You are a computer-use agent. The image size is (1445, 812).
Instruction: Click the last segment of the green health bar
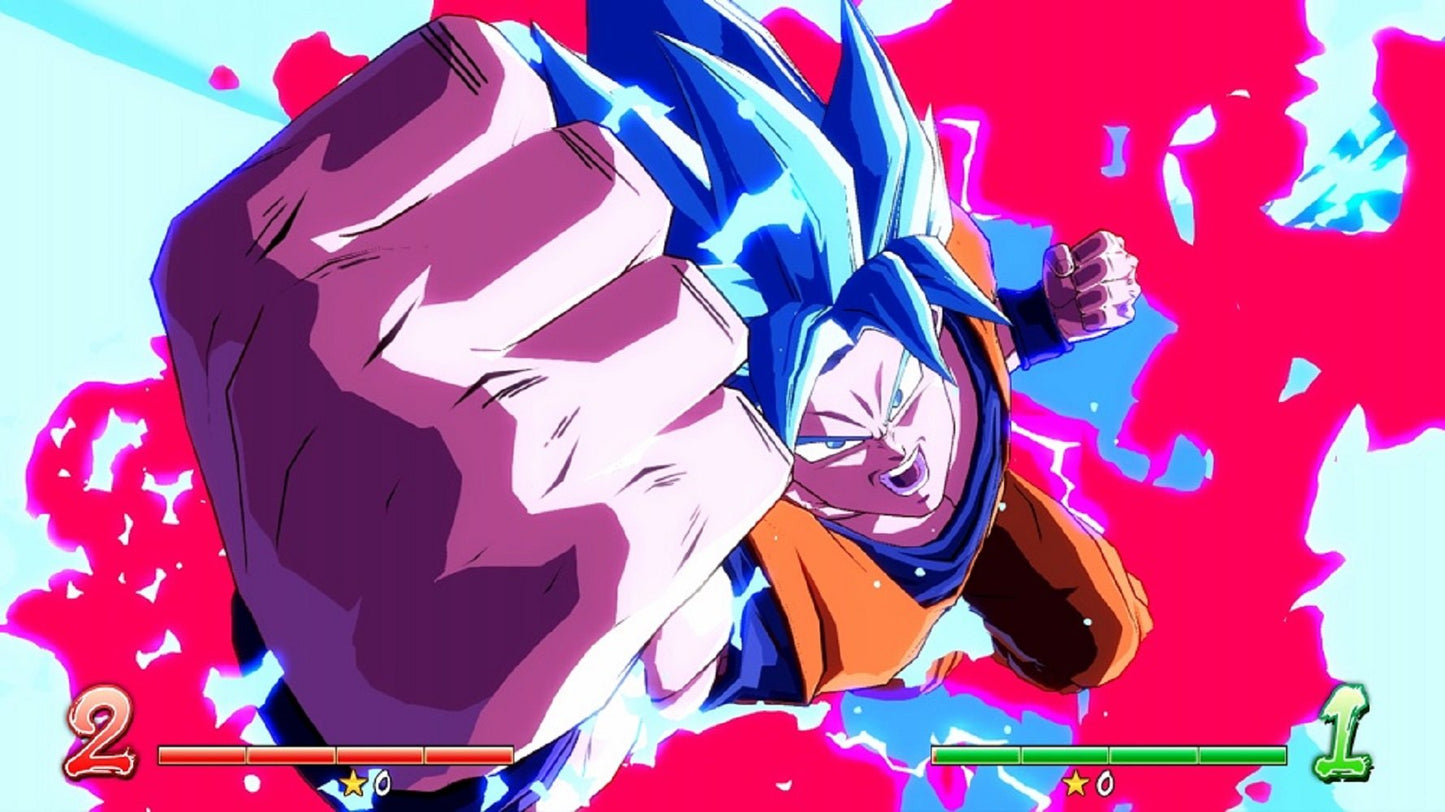pos(1245,755)
